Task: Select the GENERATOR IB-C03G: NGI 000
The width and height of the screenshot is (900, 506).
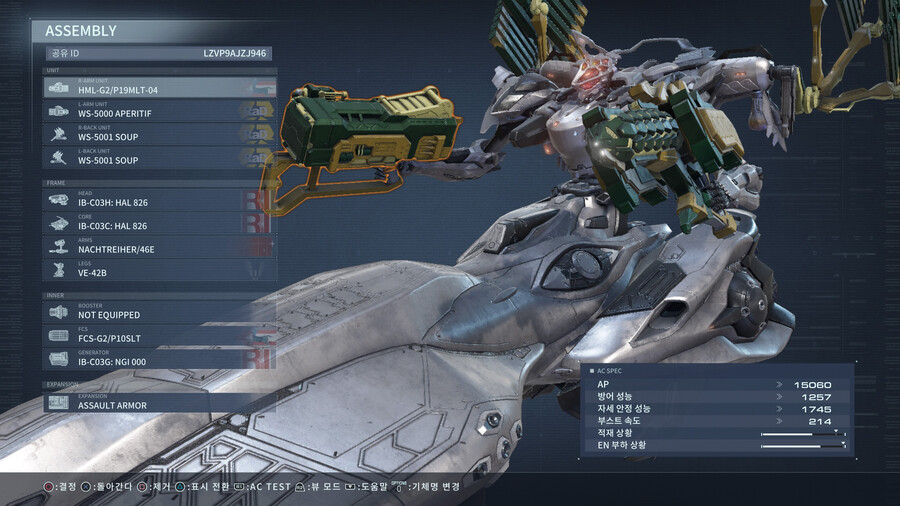Action: 159,359
